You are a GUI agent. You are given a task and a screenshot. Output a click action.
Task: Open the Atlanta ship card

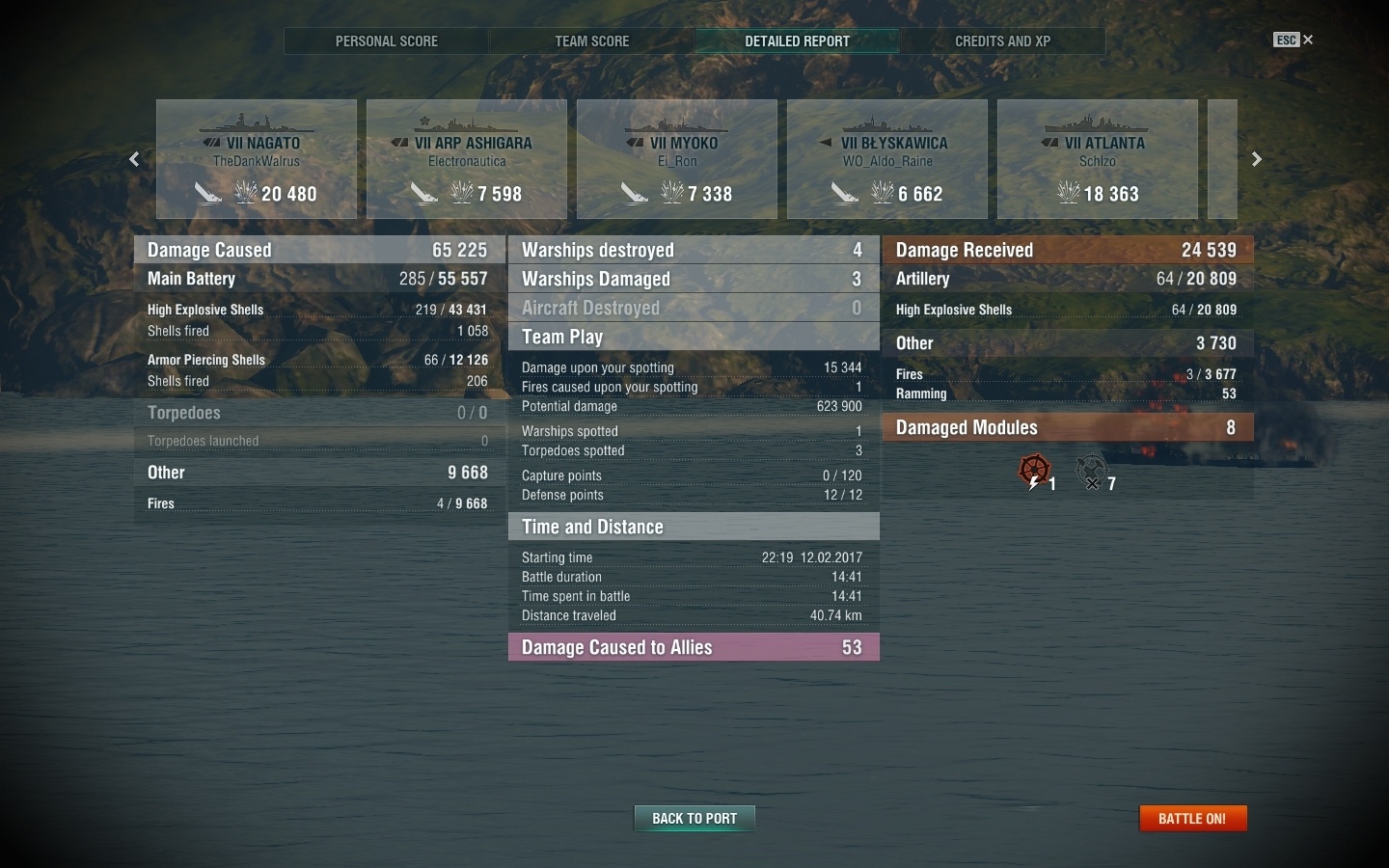(1098, 159)
